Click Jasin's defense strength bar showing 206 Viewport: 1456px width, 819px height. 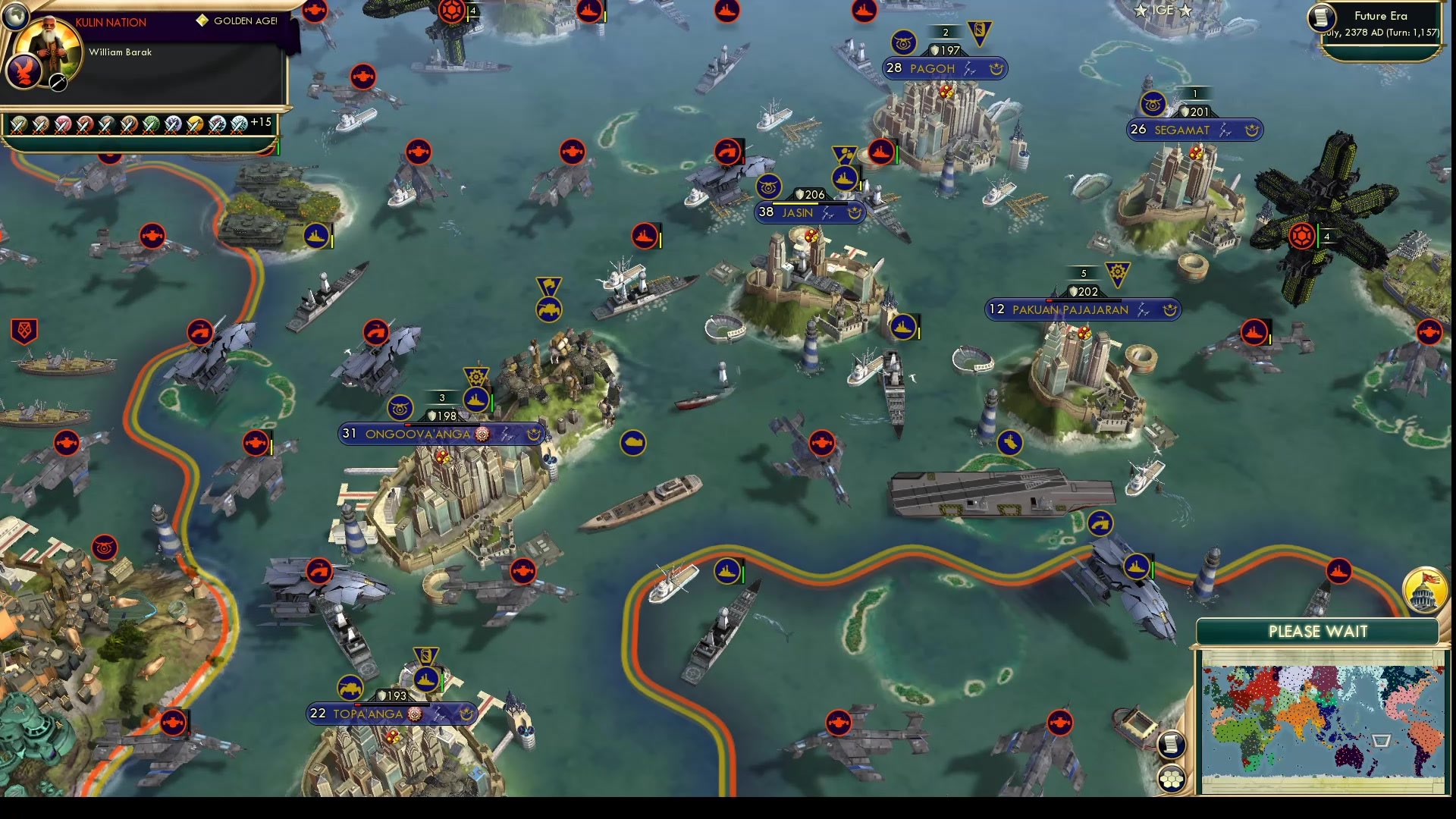tap(811, 194)
